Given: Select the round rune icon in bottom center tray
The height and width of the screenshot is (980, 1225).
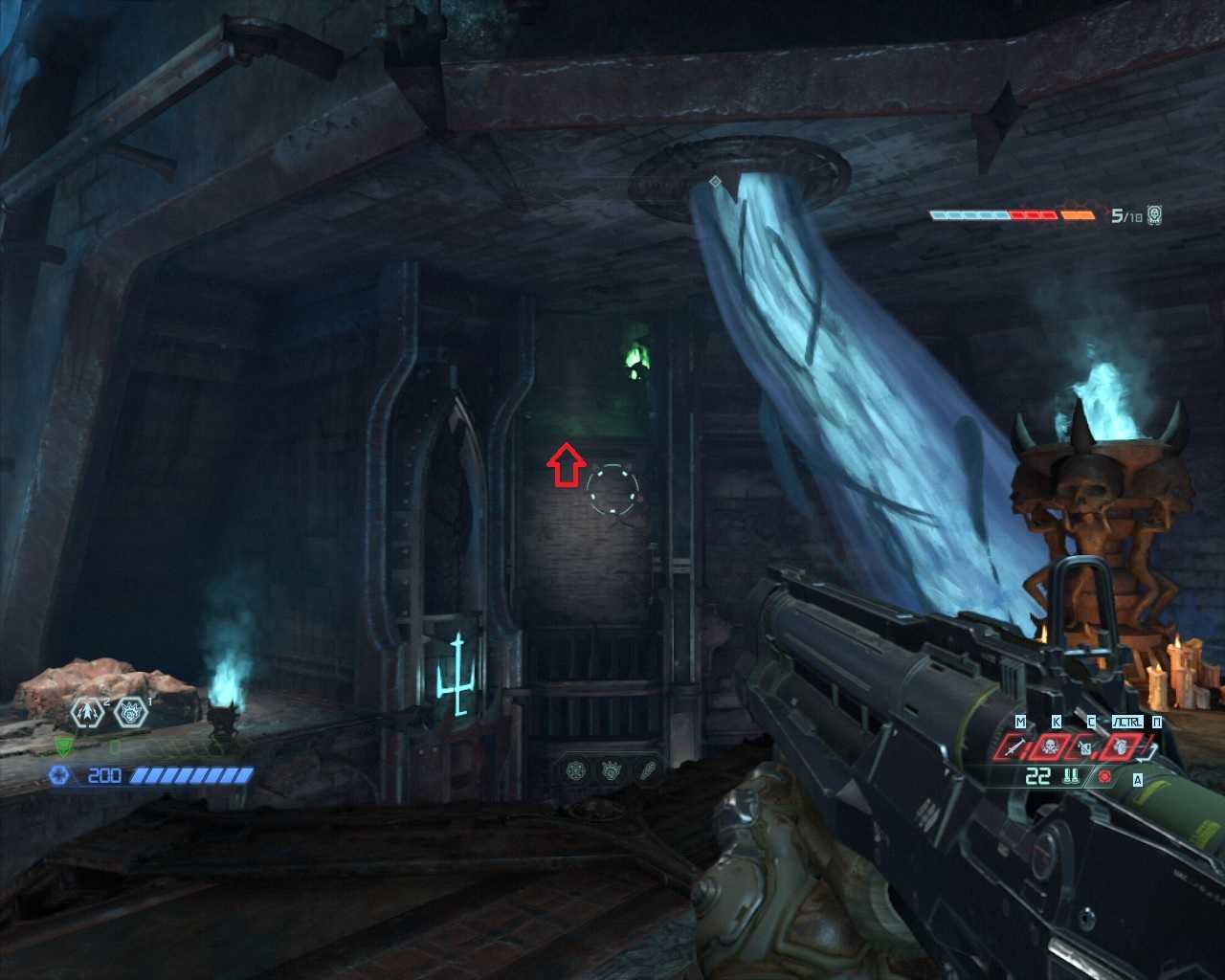Looking at the screenshot, I should tap(576, 768).
